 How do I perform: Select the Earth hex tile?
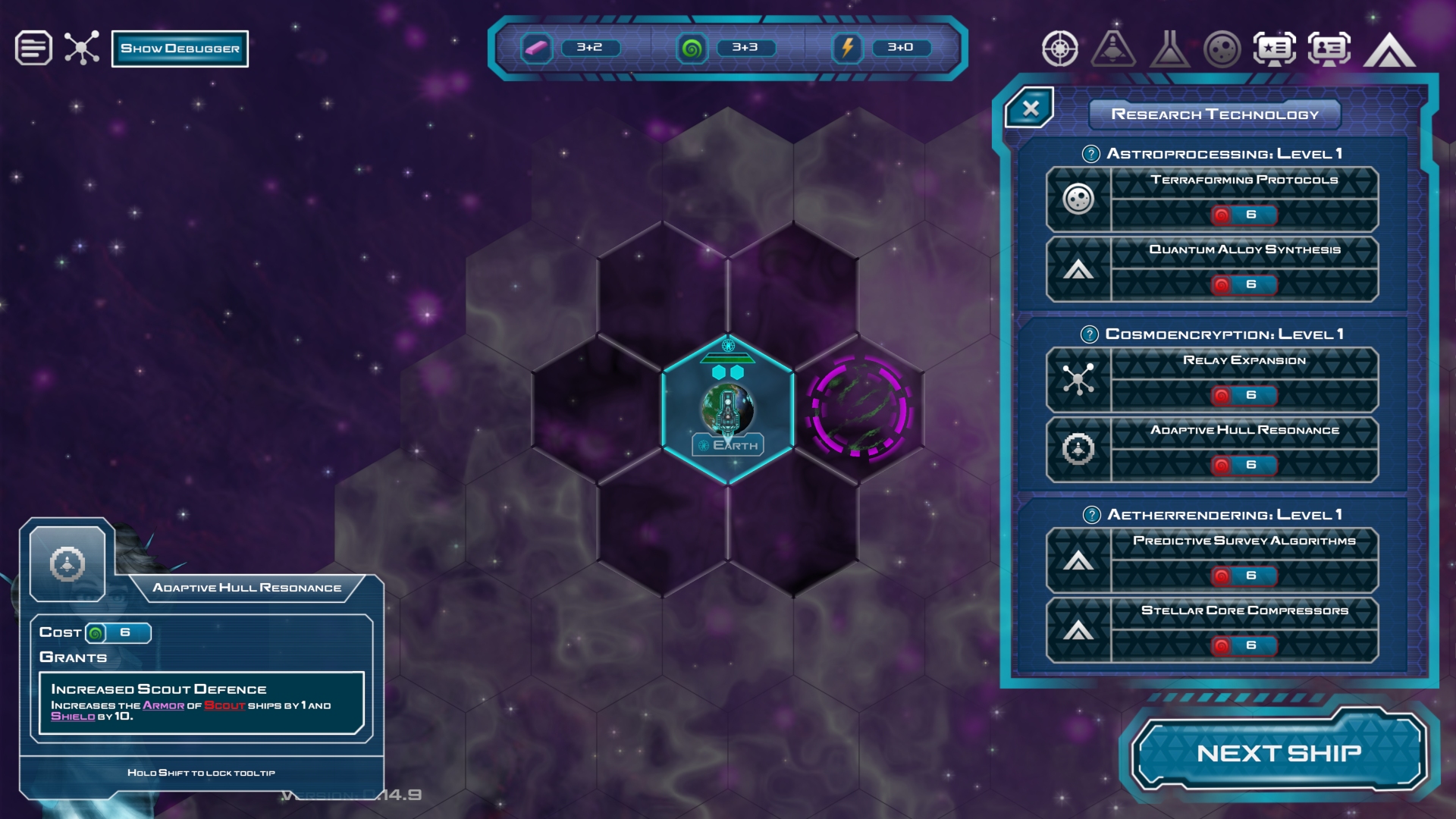(727, 409)
